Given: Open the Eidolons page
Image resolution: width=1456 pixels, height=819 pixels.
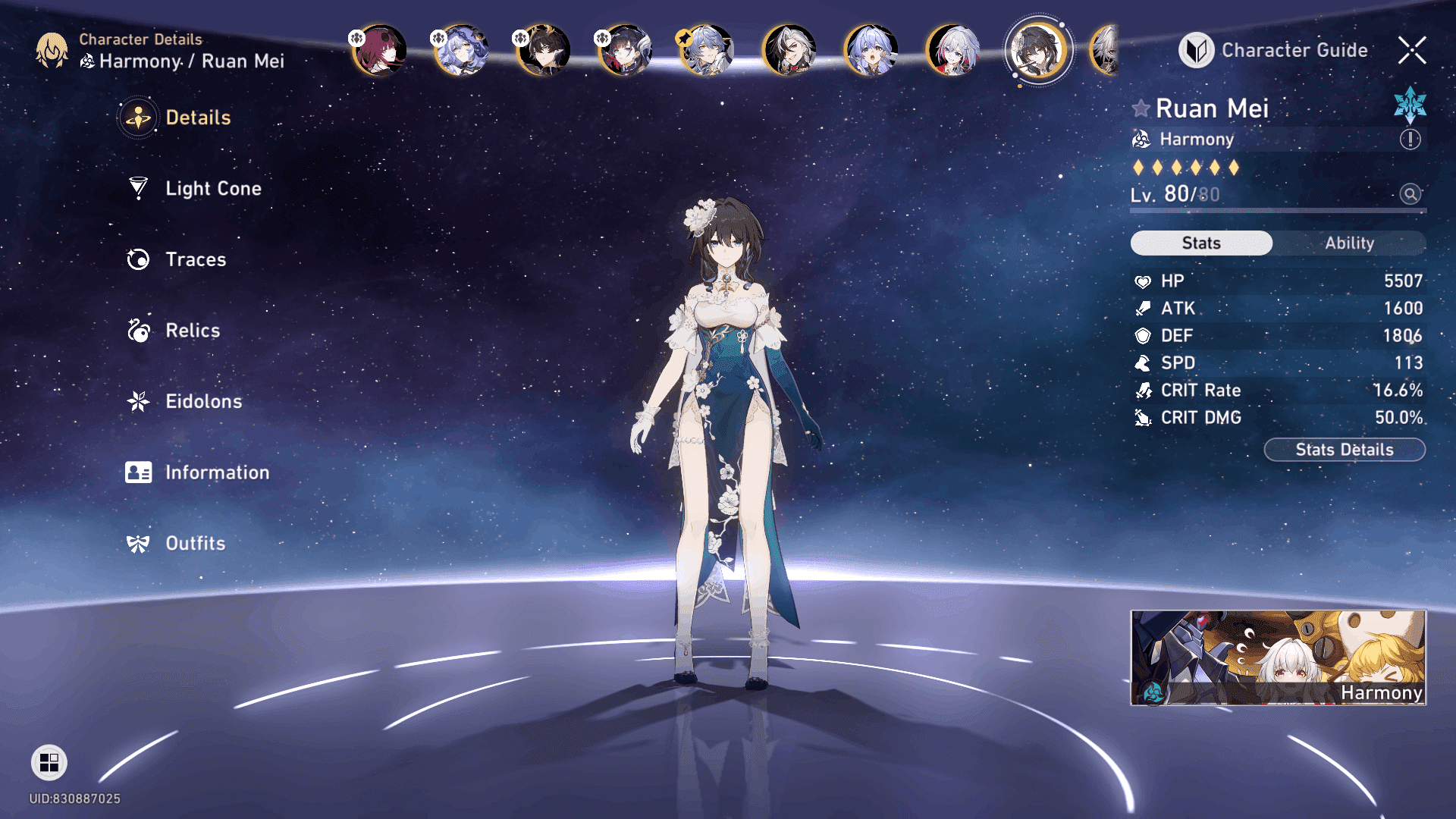Looking at the screenshot, I should click(x=202, y=401).
